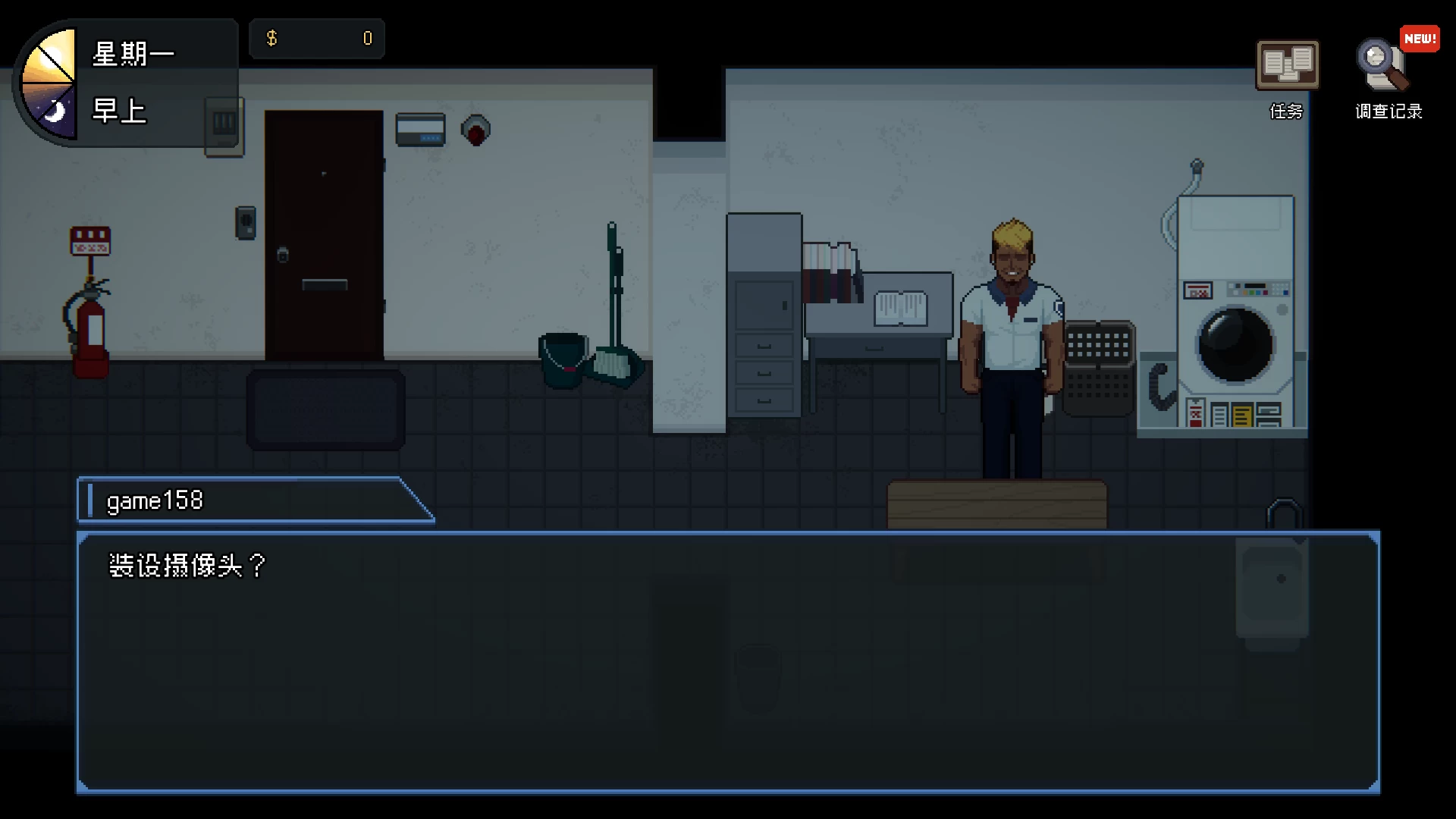Viewport: 1456px width, 819px height.
Task: Click the fire alarm bell above the door
Action: [475, 129]
